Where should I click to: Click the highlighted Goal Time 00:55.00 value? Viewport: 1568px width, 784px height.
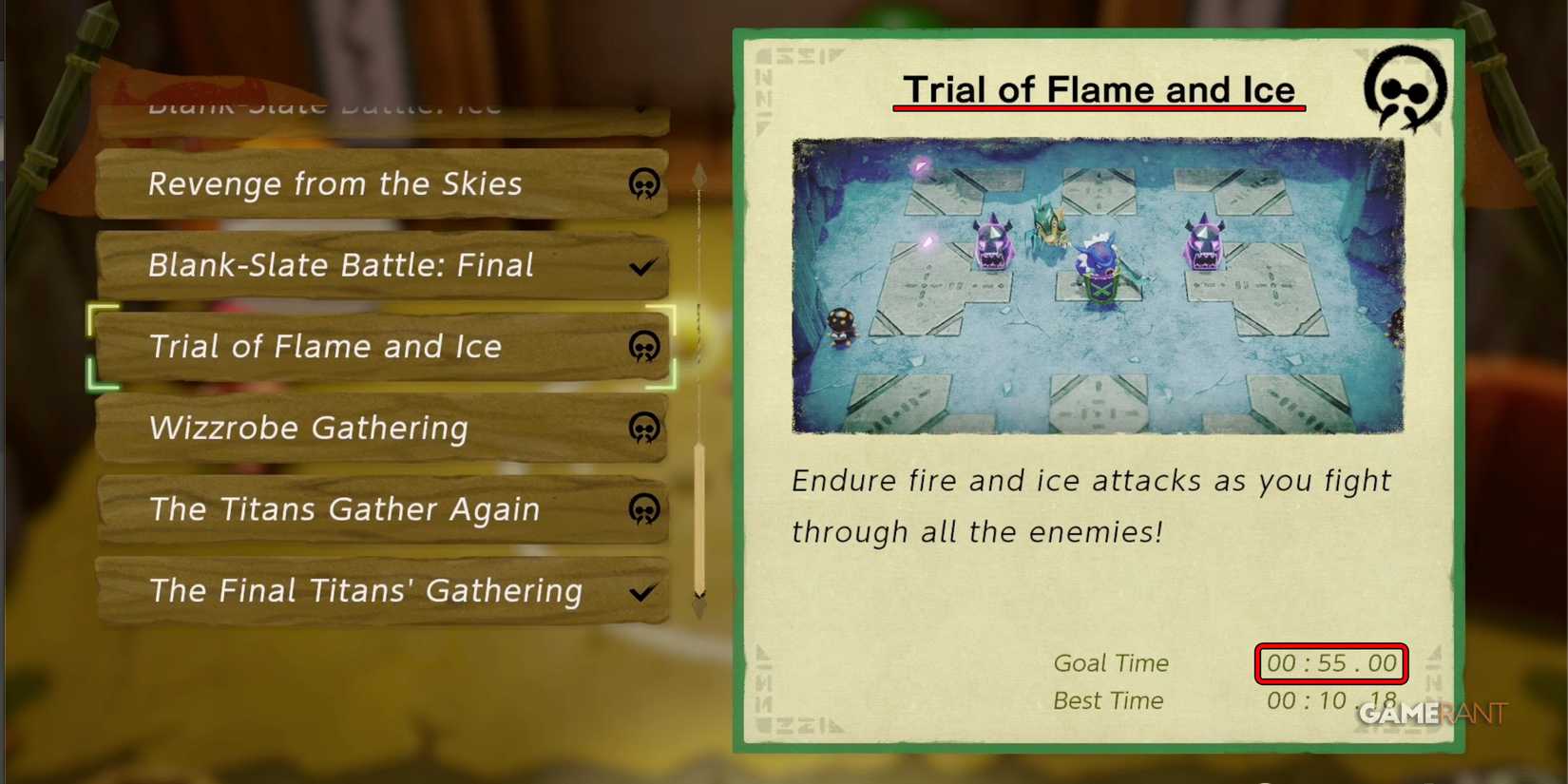click(1330, 663)
